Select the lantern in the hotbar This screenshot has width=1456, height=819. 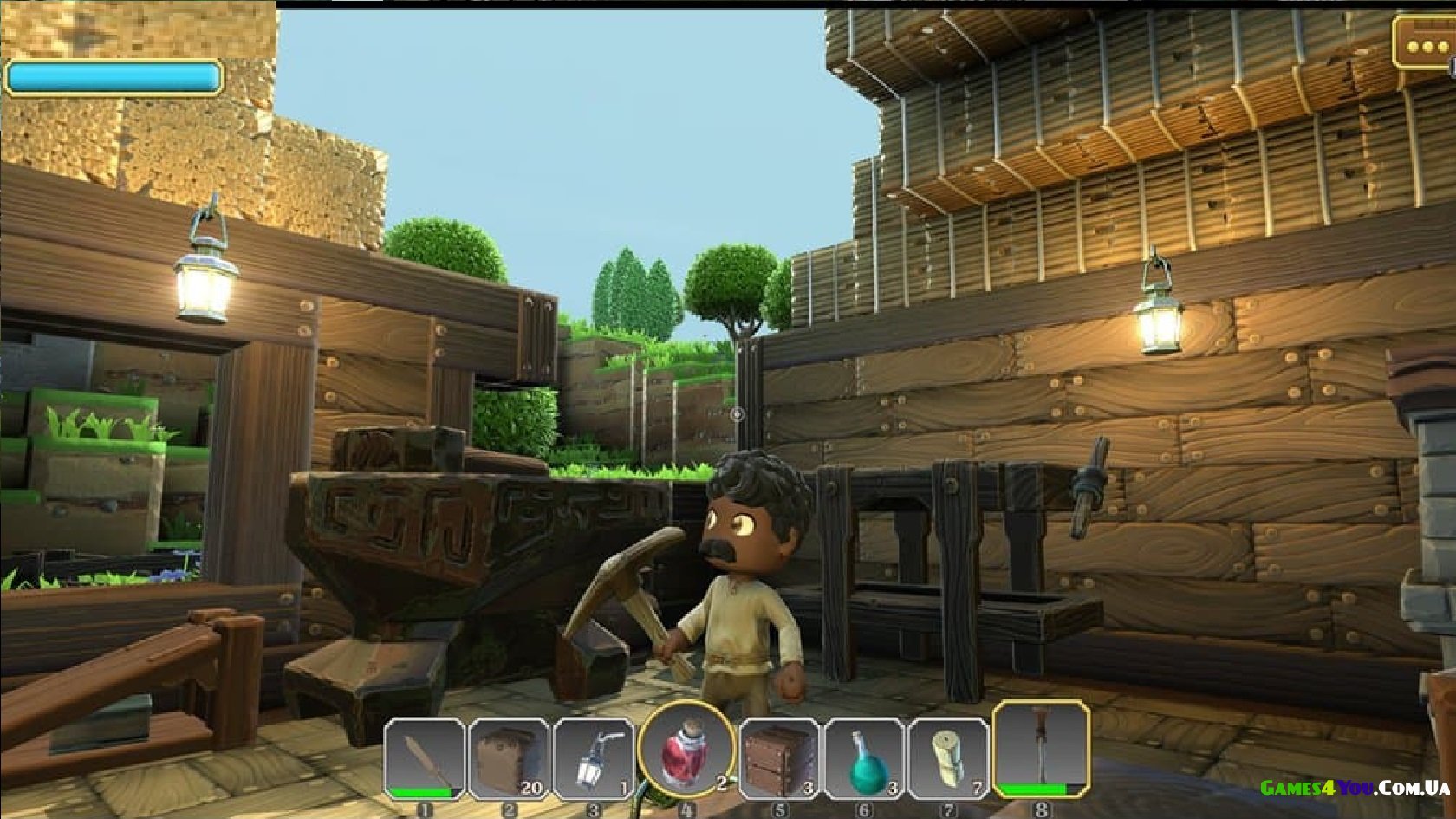[x=594, y=759]
